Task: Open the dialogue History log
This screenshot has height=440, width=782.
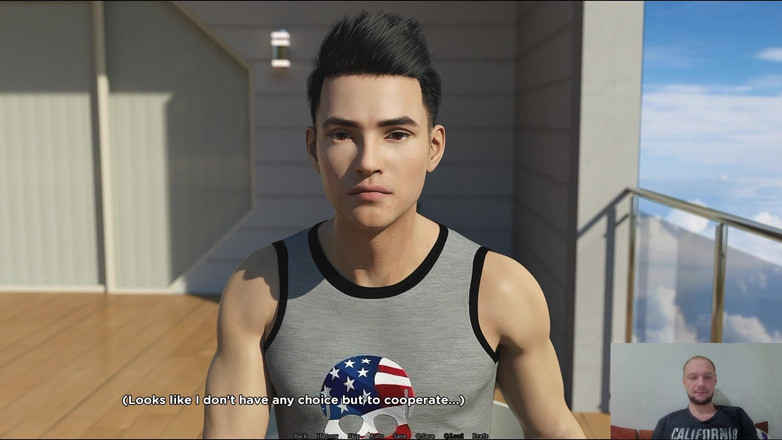Action: (x=327, y=436)
